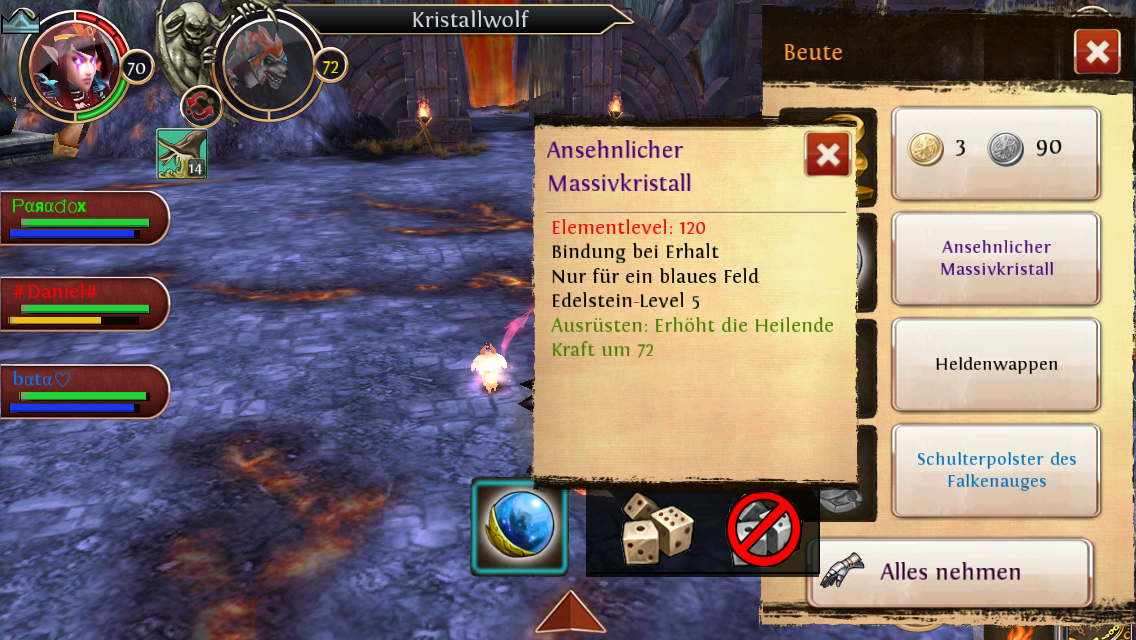Tap the Alles nehmen button

tap(948, 572)
